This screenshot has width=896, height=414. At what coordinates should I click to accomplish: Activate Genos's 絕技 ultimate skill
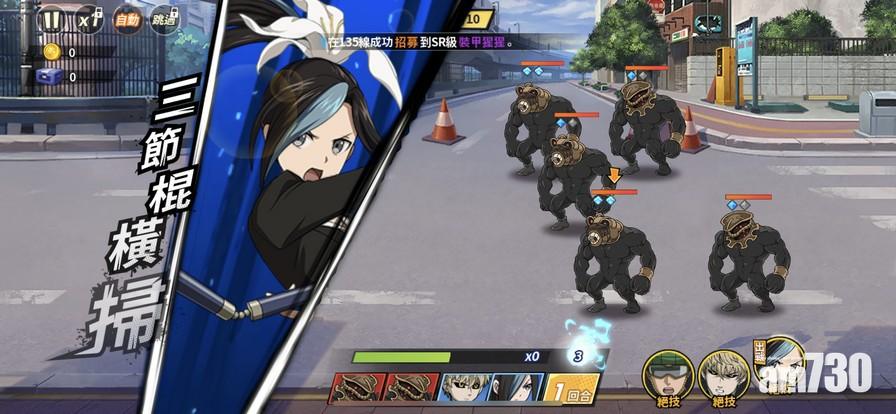(723, 373)
